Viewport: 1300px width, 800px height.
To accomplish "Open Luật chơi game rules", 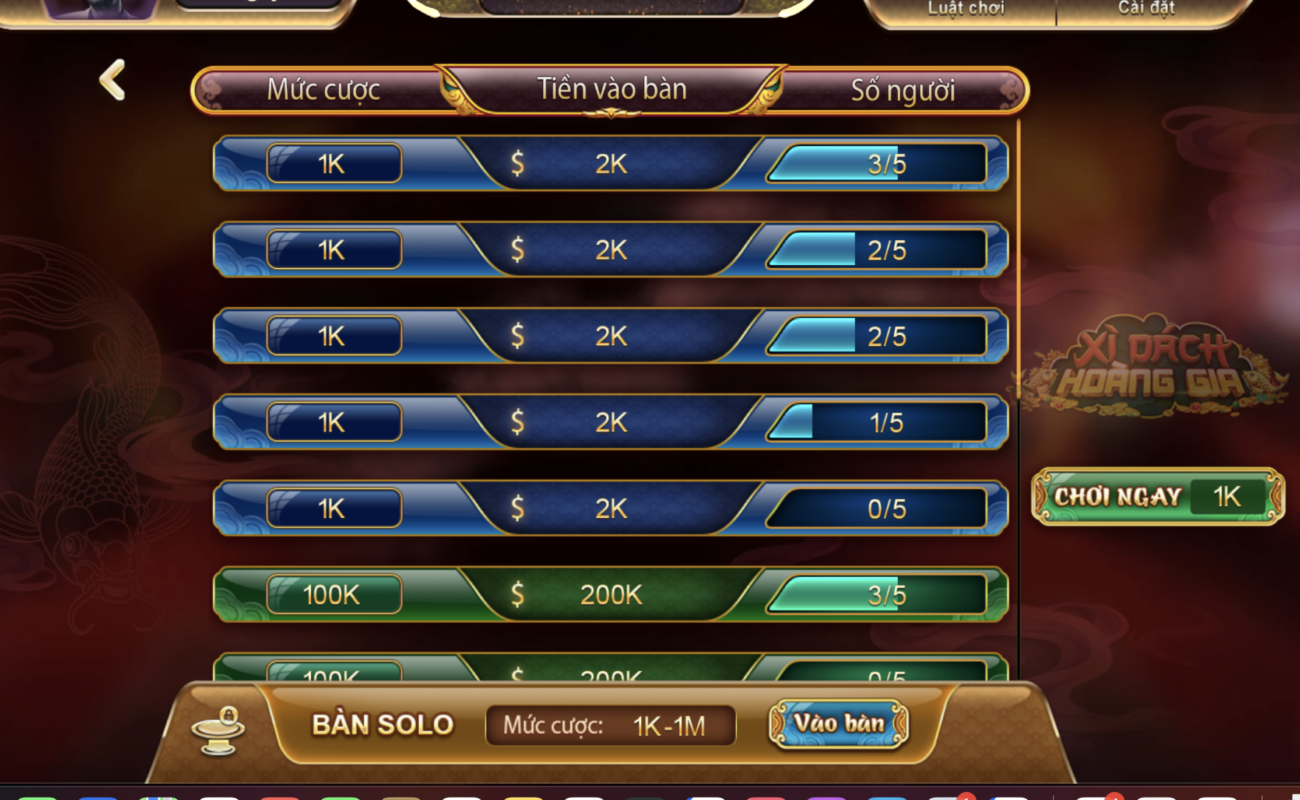I will [x=965, y=9].
